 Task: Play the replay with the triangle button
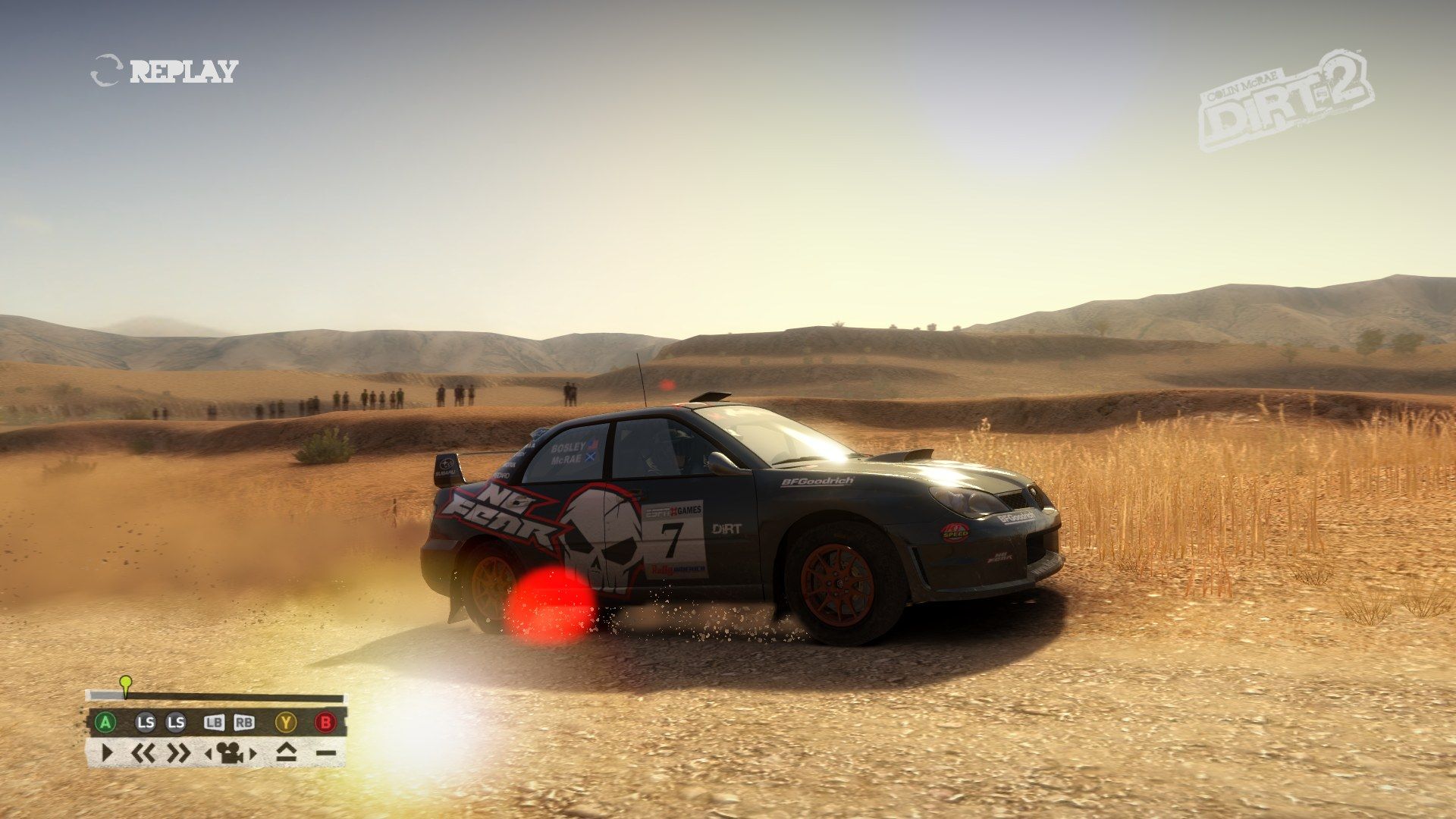click(x=106, y=753)
